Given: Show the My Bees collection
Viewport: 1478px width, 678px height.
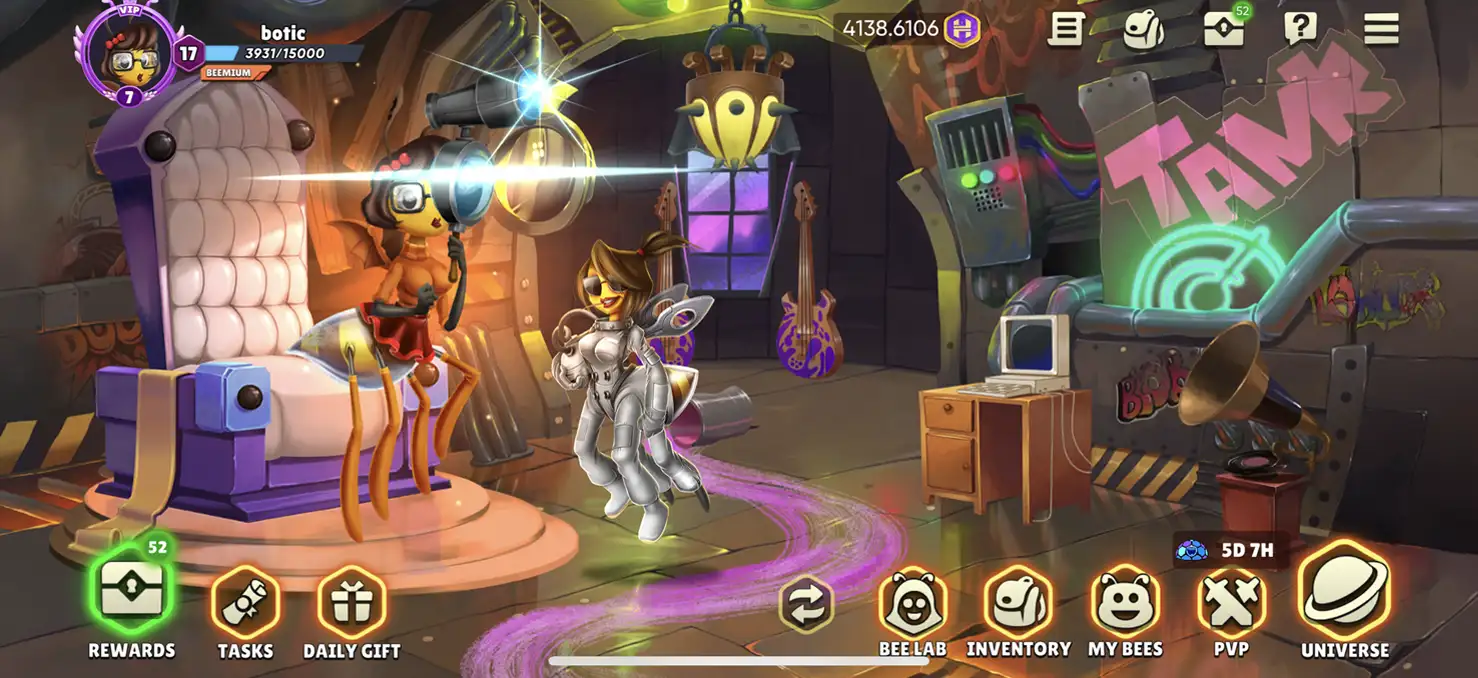Looking at the screenshot, I should point(1125,603).
